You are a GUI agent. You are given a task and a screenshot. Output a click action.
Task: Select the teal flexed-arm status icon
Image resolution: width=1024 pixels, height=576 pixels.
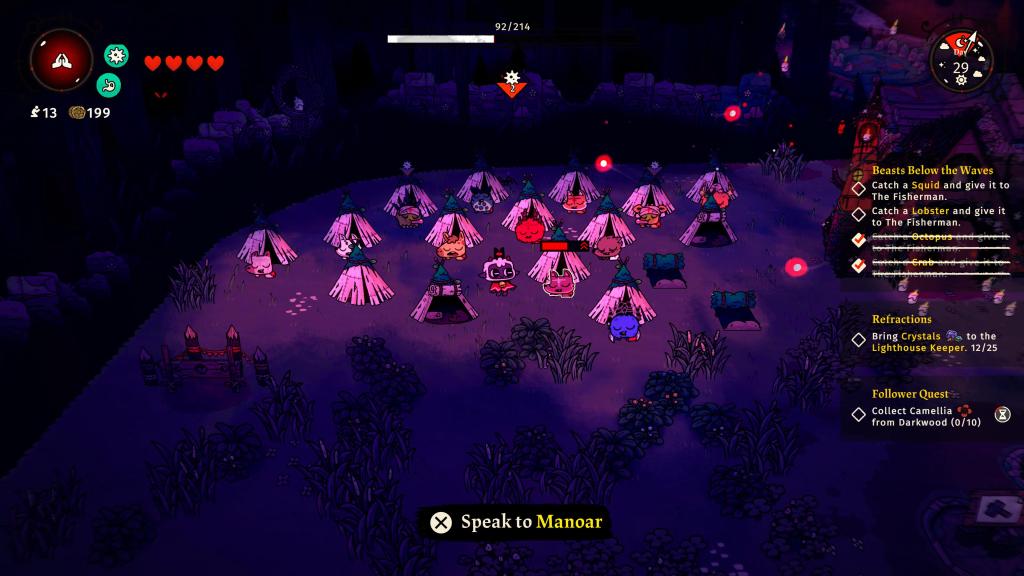click(109, 85)
